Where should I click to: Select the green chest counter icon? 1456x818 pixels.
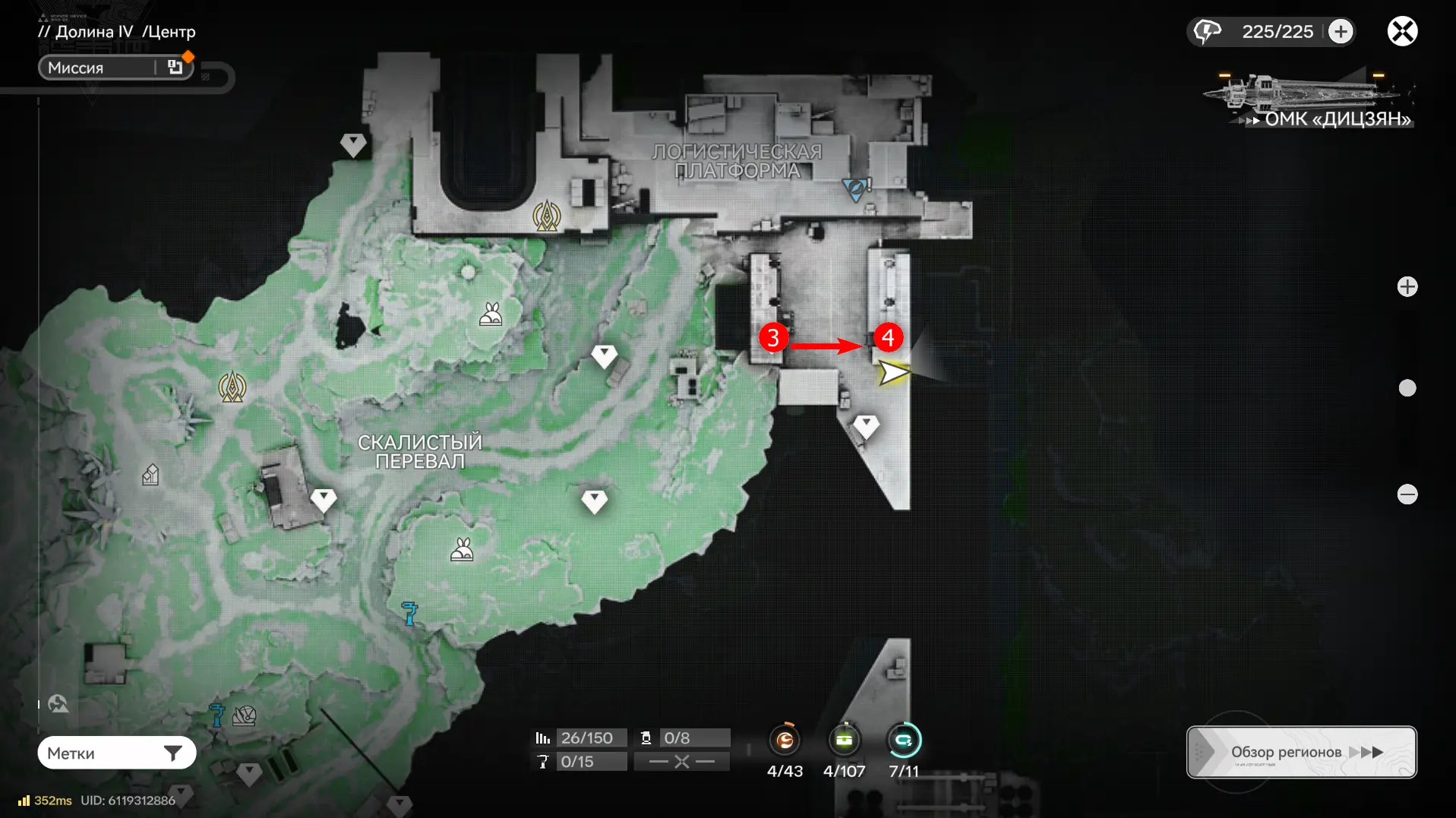(844, 740)
